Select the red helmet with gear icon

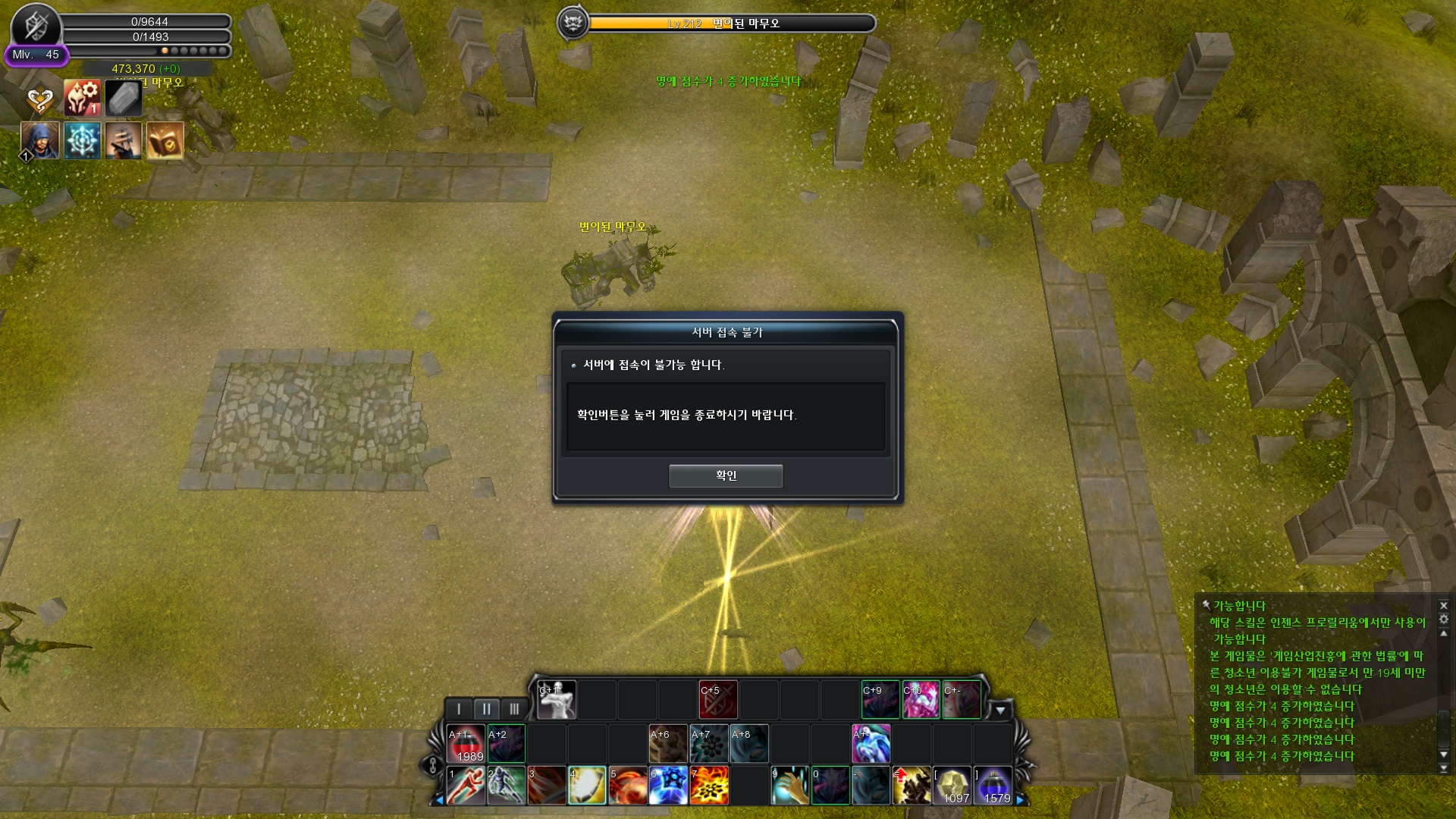pyautogui.click(x=82, y=98)
